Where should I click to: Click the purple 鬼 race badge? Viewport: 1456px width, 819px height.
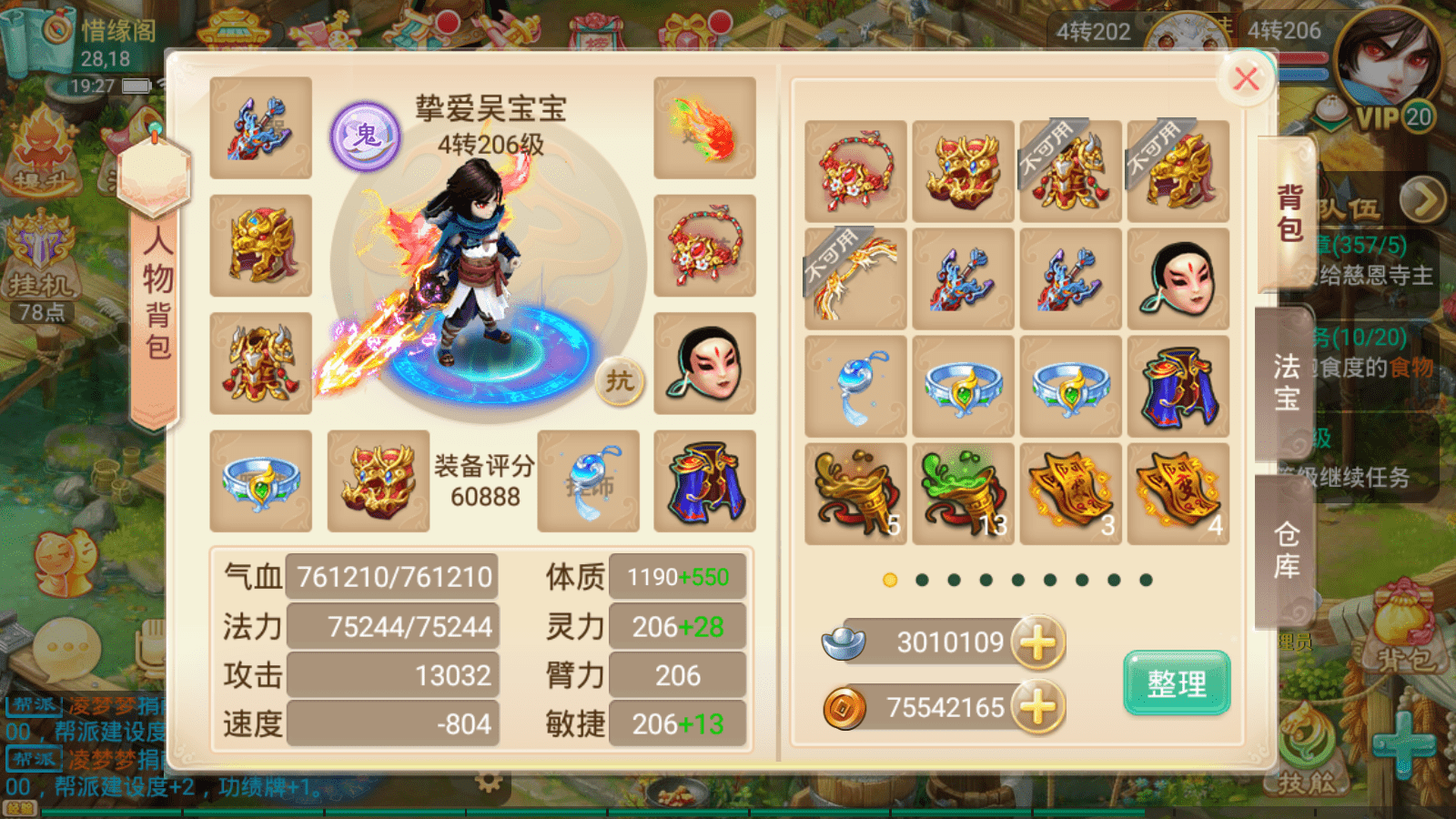point(365,136)
